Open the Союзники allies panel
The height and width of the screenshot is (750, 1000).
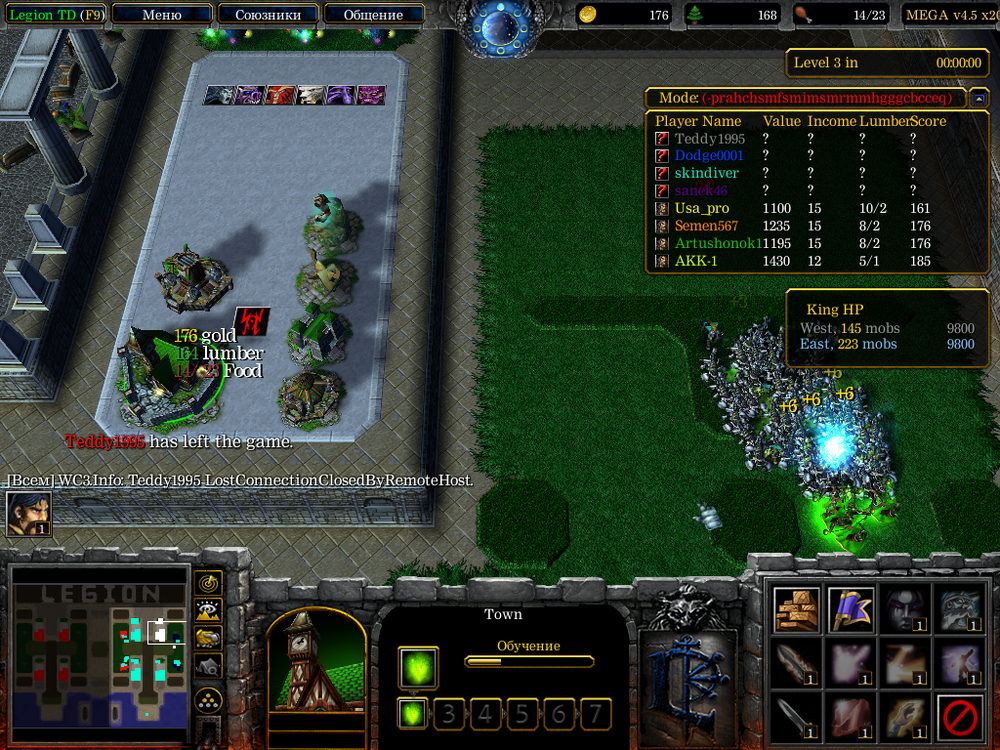pyautogui.click(x=267, y=15)
